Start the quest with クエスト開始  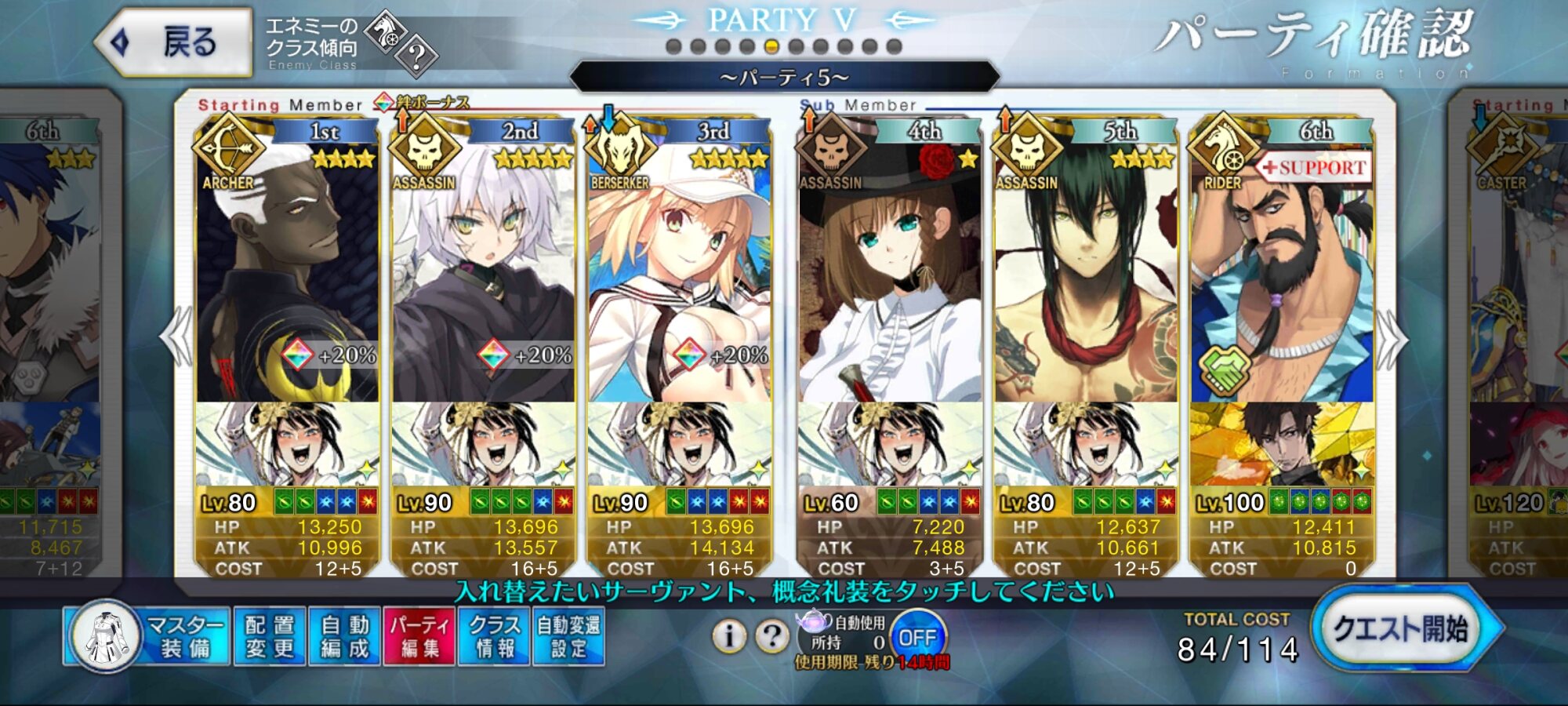(1401, 629)
